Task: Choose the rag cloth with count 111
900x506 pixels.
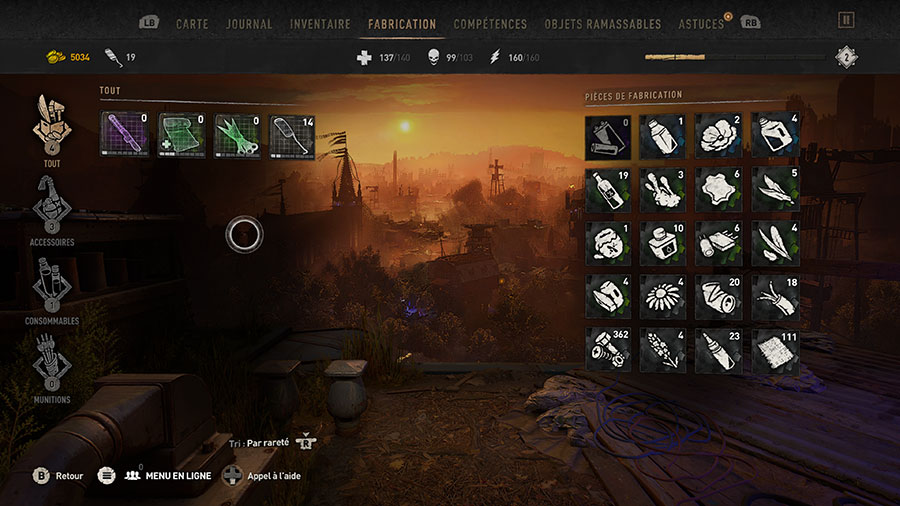Action: click(775, 350)
